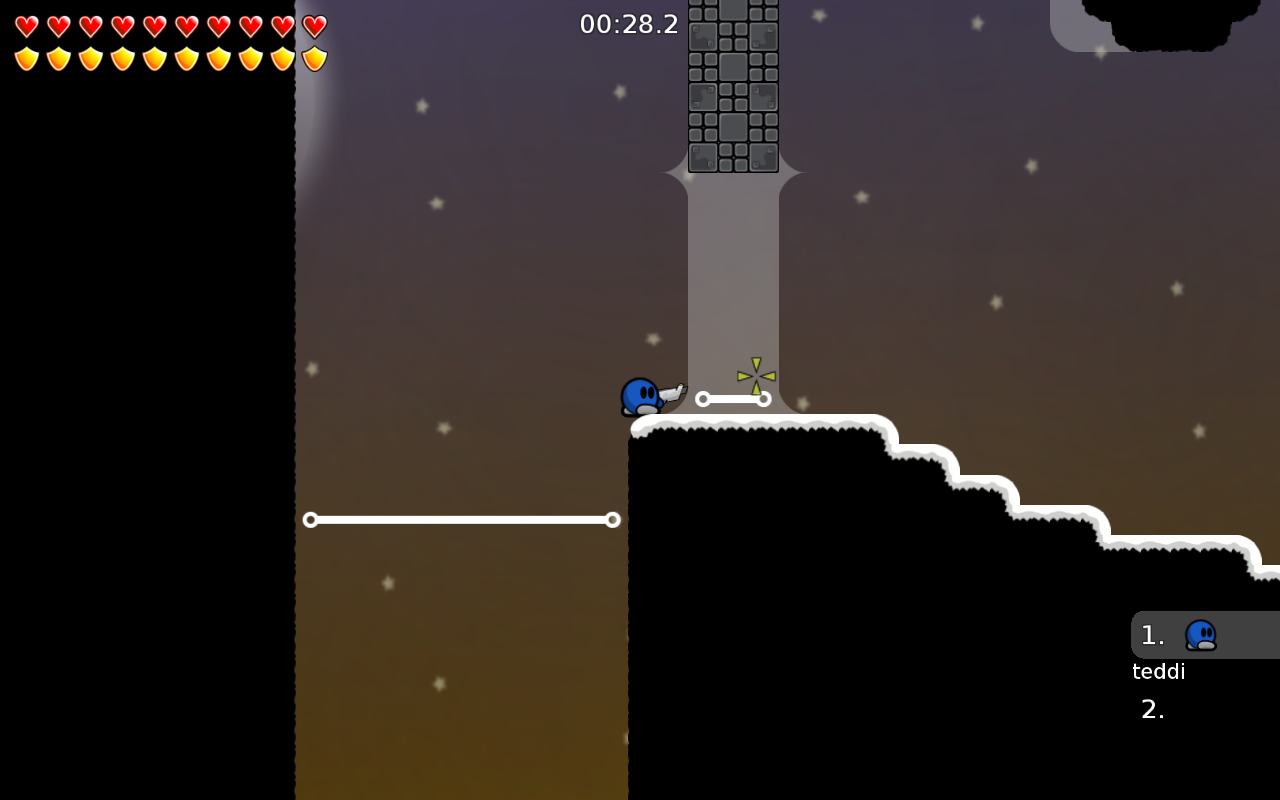Image resolution: width=1280 pixels, height=800 pixels.
Task: Click the rightmost armor shield icon
Action: (x=312, y=59)
